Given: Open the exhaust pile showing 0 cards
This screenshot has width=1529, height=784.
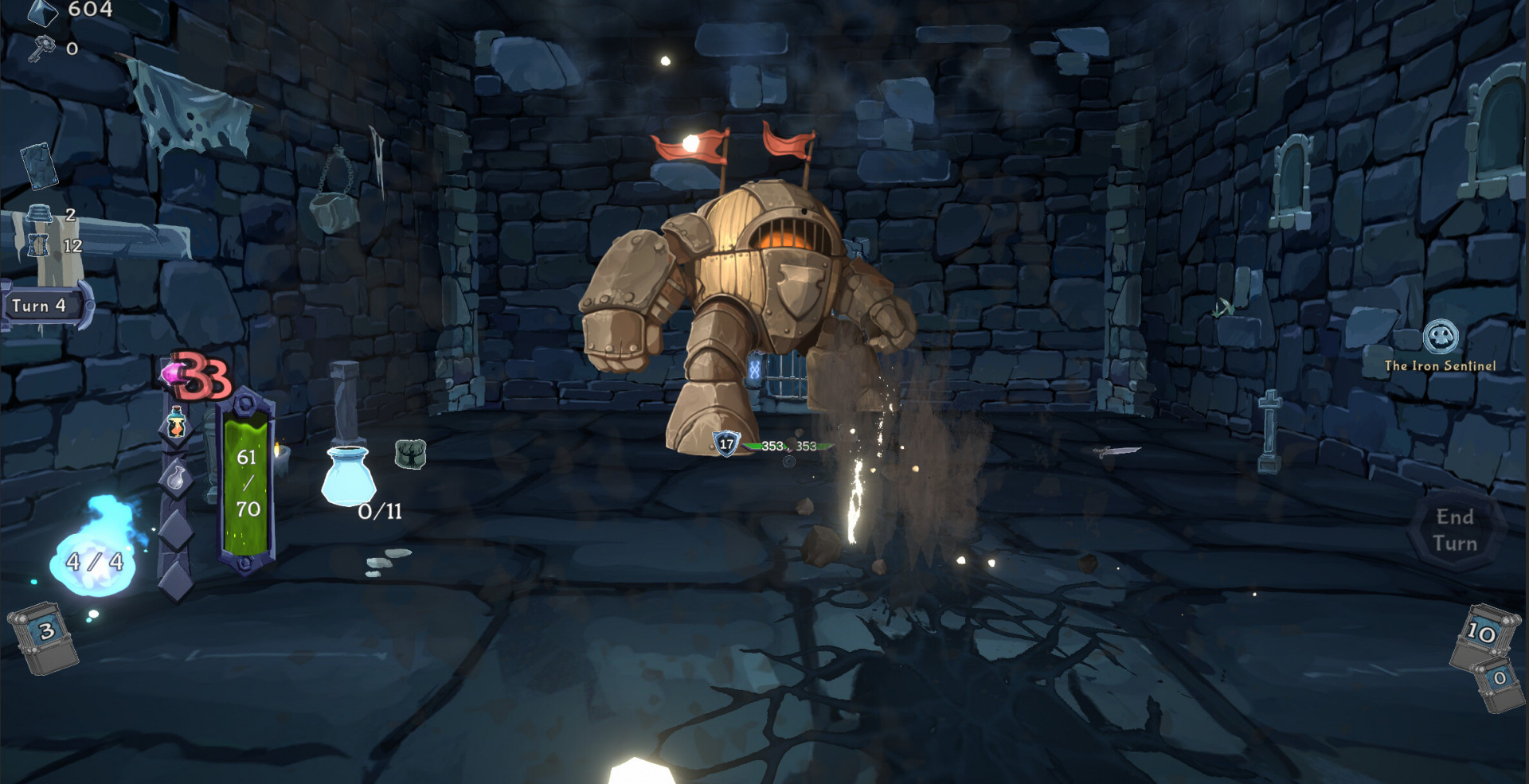Looking at the screenshot, I should pos(1497,681).
